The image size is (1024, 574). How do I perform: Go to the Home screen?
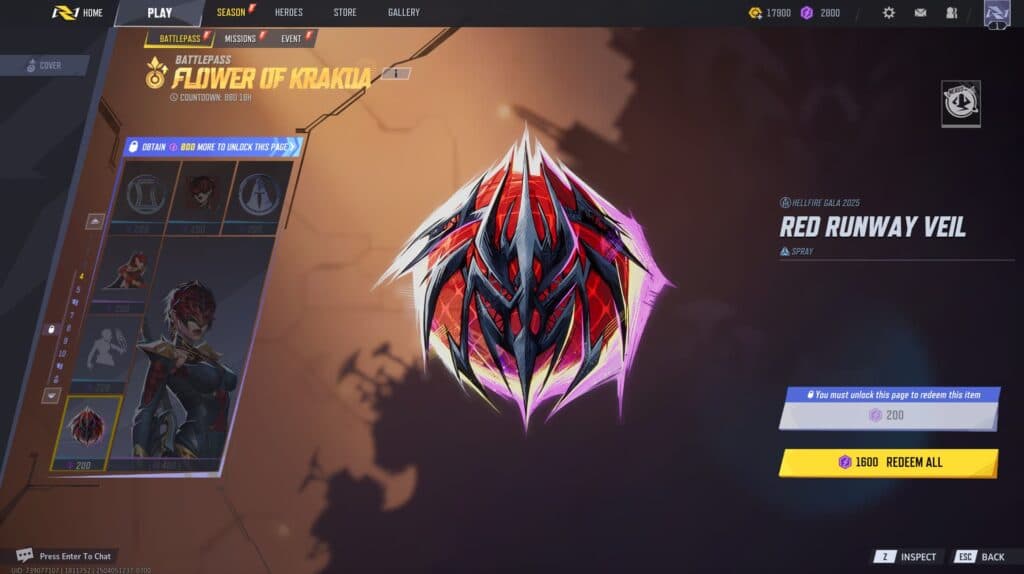point(79,13)
